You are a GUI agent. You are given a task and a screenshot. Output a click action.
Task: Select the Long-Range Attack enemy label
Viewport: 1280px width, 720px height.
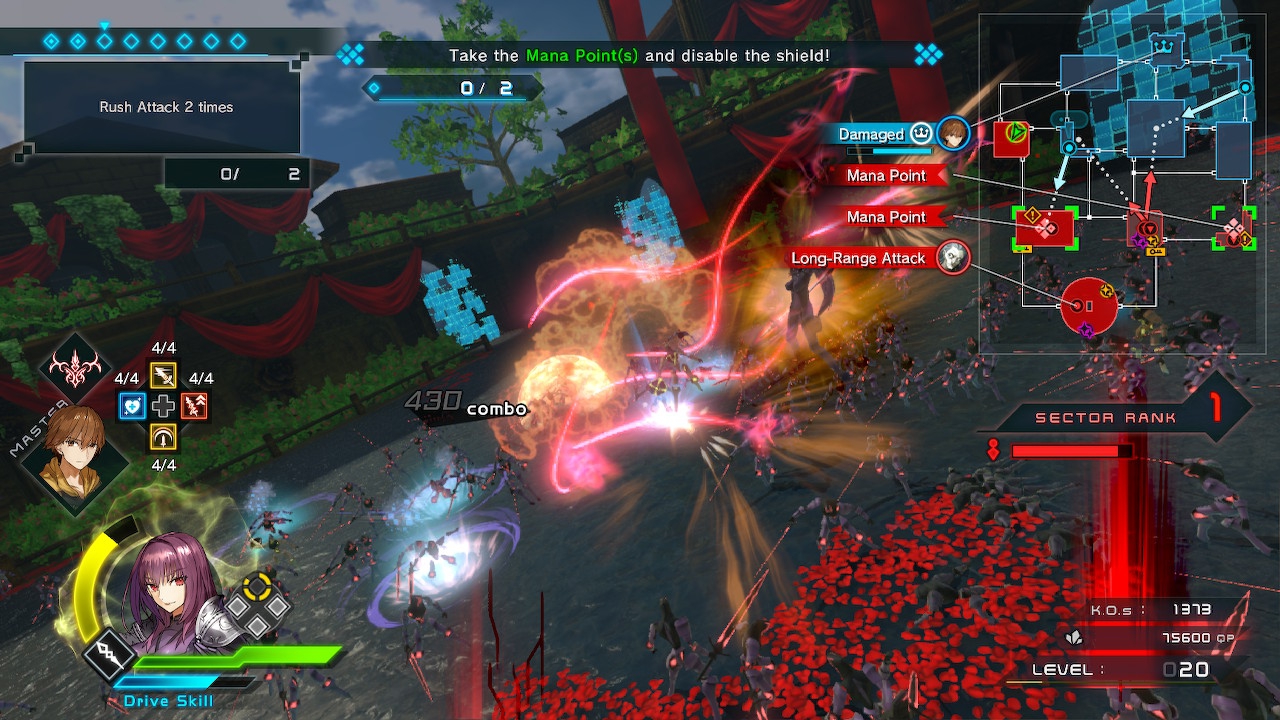click(858, 258)
